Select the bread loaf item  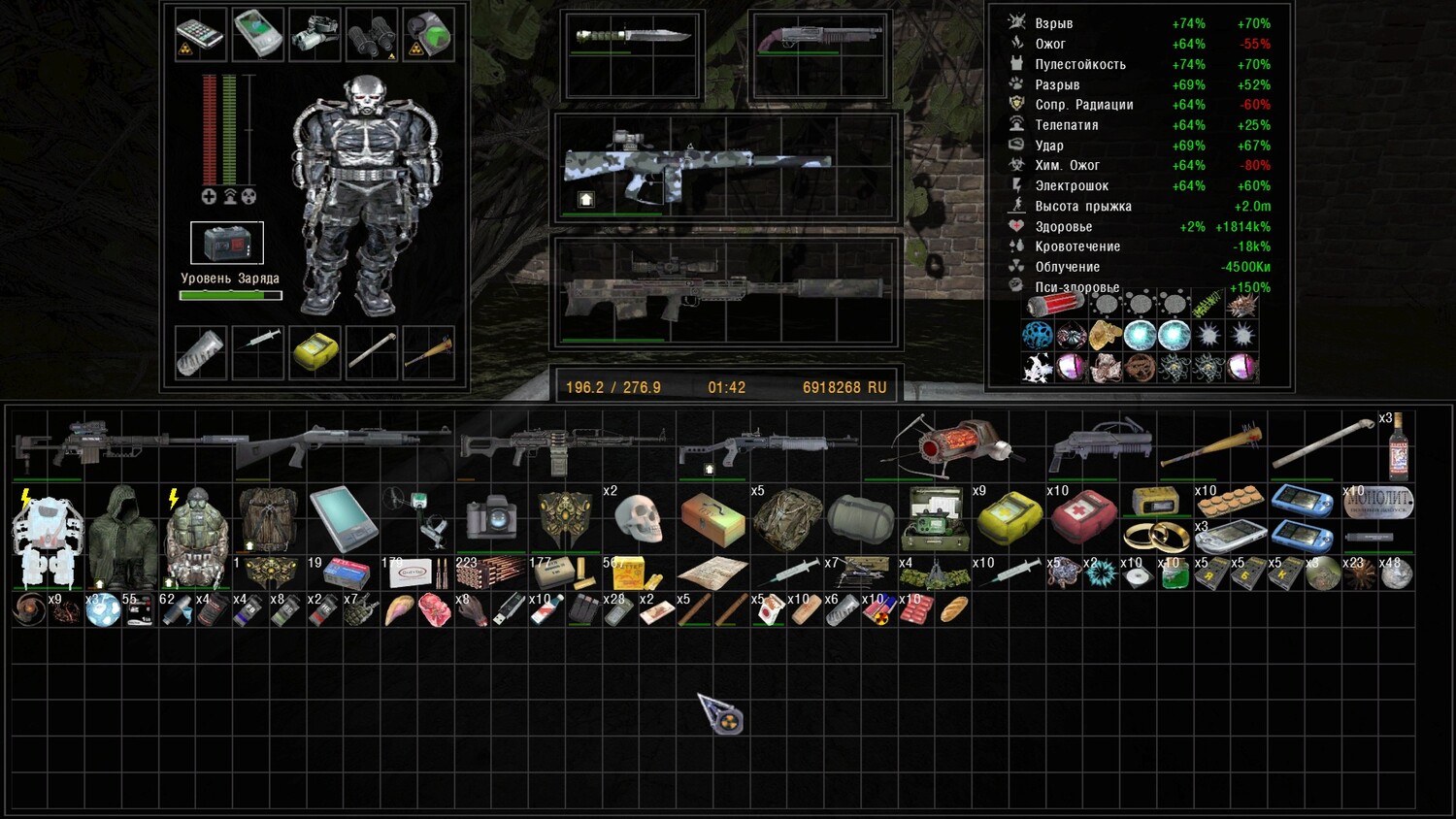point(954,609)
